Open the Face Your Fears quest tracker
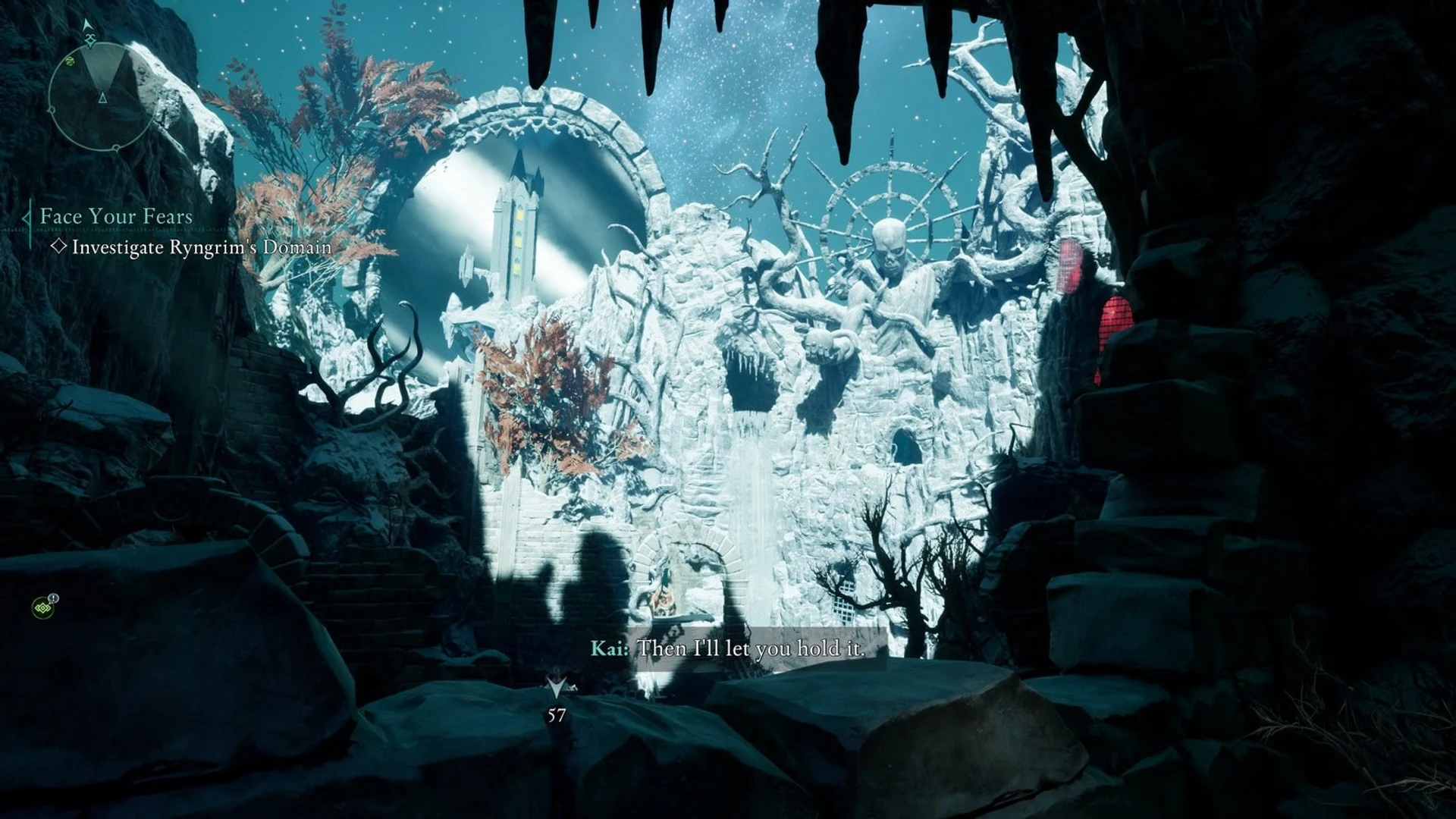The image size is (1456, 819). click(116, 216)
